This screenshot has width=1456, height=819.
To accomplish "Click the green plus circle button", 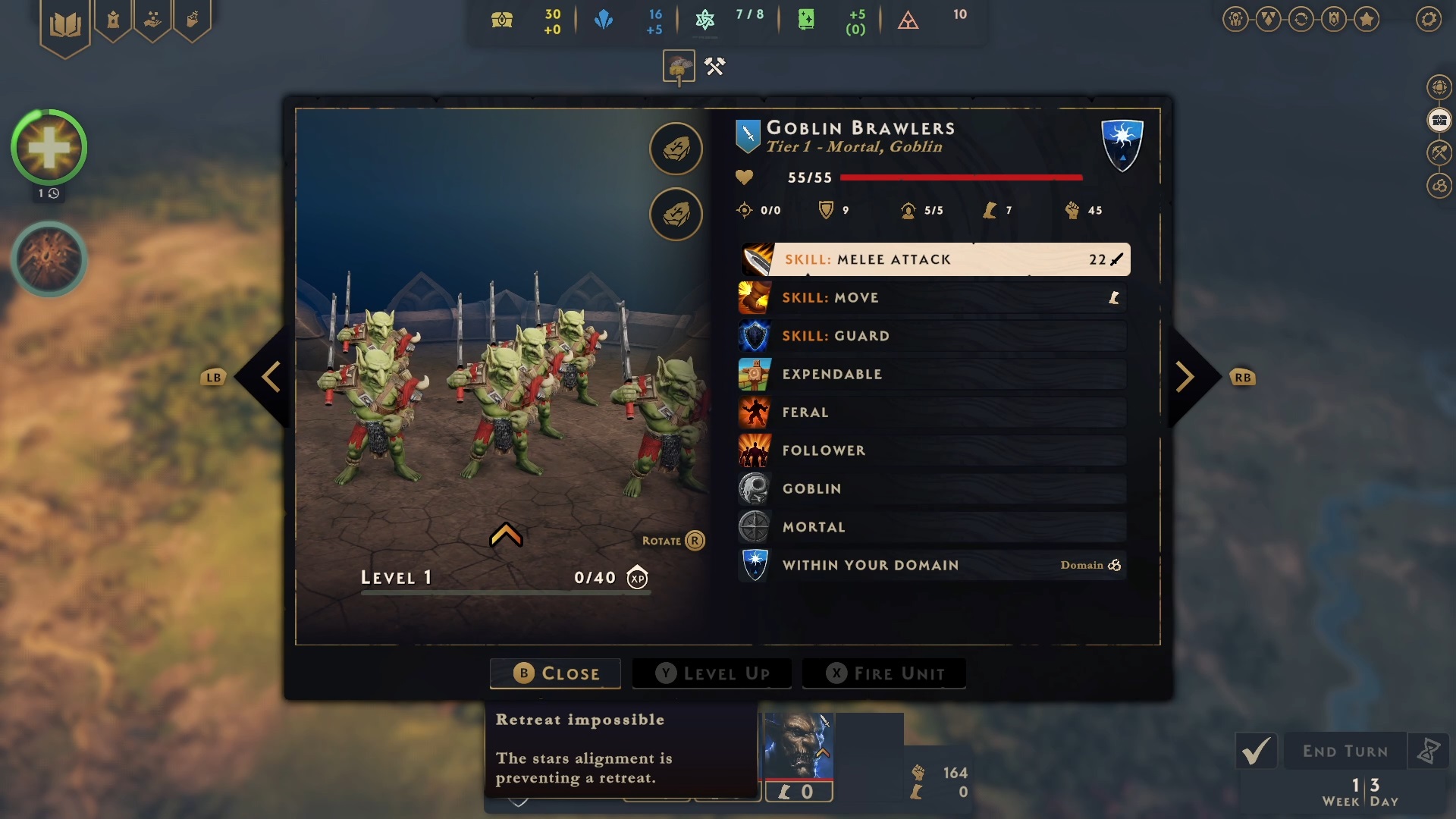I will (49, 148).
